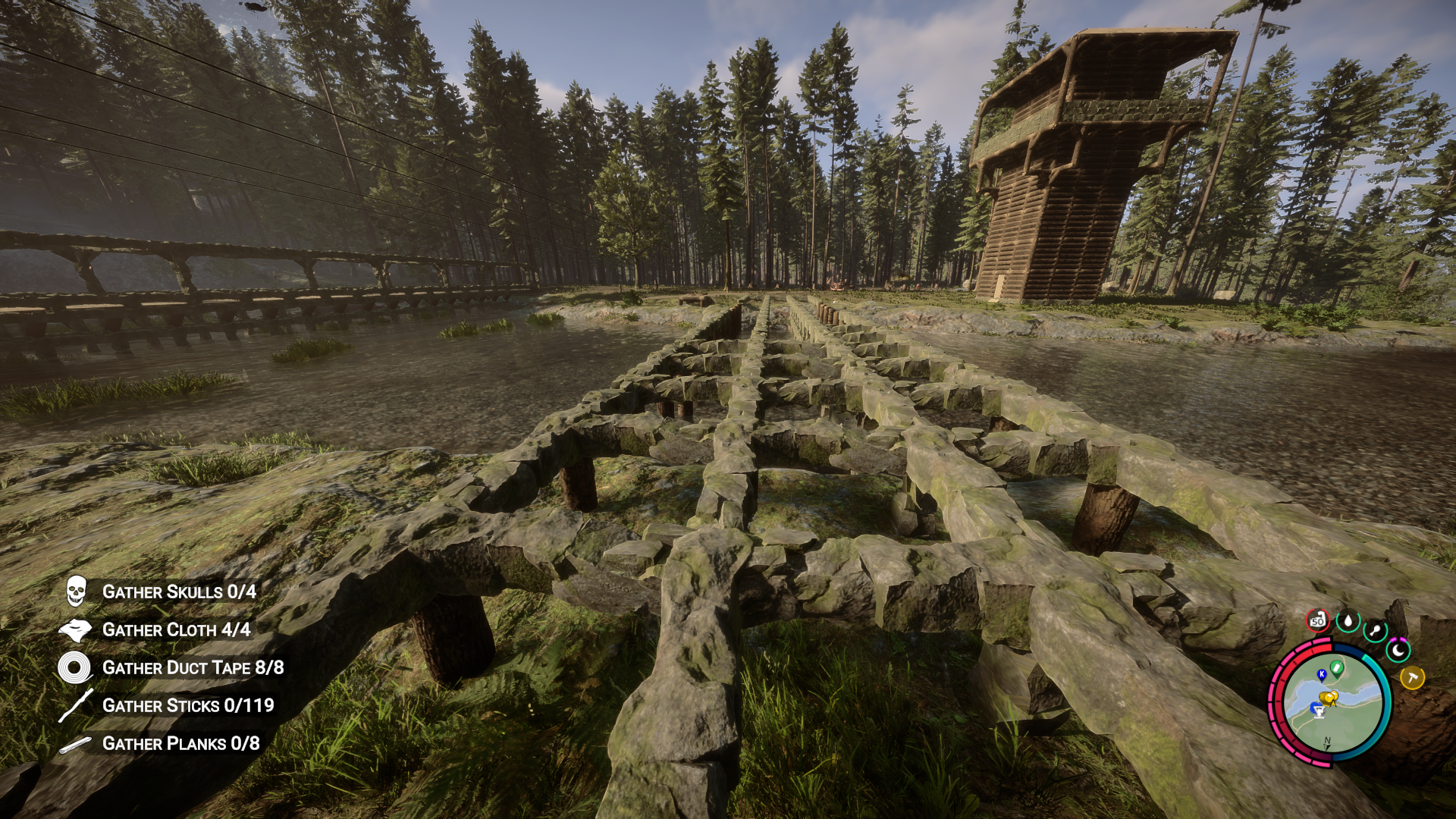Open the circular minimap display
This screenshot has width=1456, height=819.
[x=1333, y=704]
